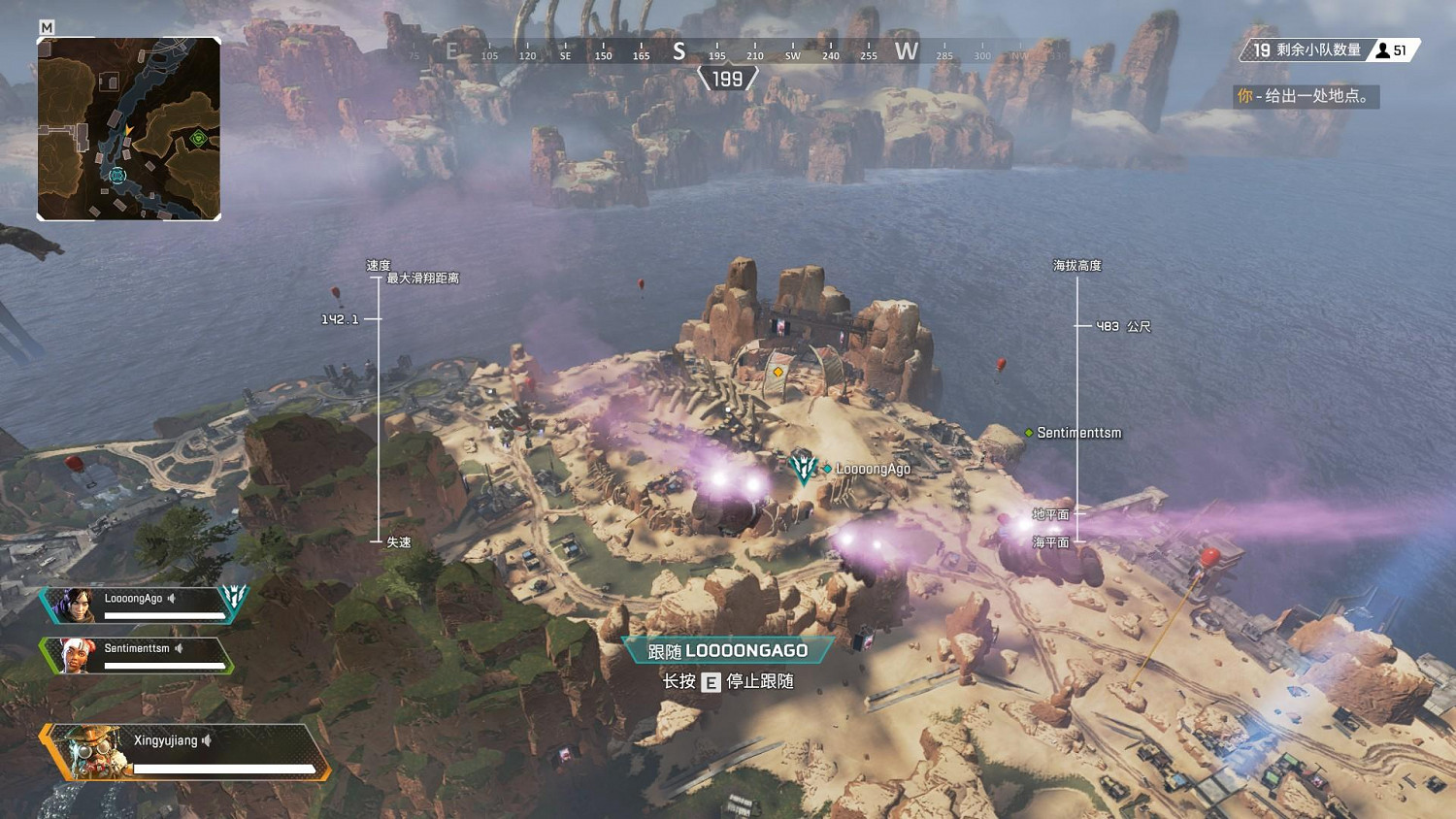Mute Sentimenttsm's voice speaker icon
Screen dimensions: 1456x819
point(177,647)
